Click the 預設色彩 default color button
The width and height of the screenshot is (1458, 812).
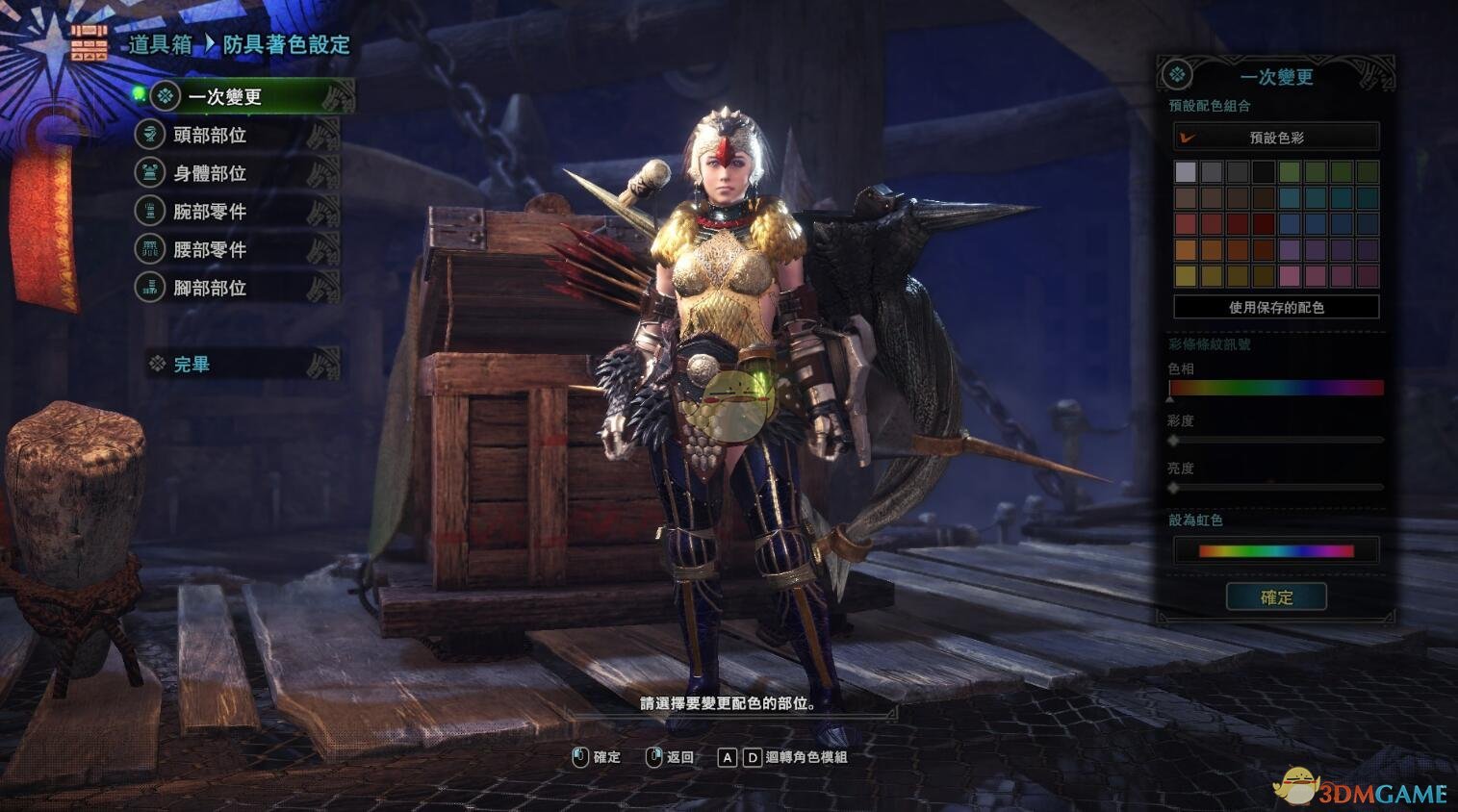[x=1276, y=138]
